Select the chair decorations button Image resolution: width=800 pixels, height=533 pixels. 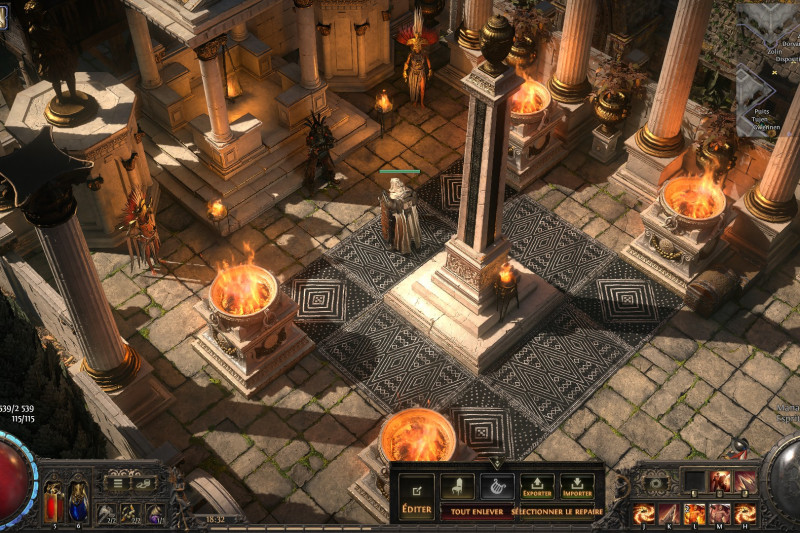point(457,487)
